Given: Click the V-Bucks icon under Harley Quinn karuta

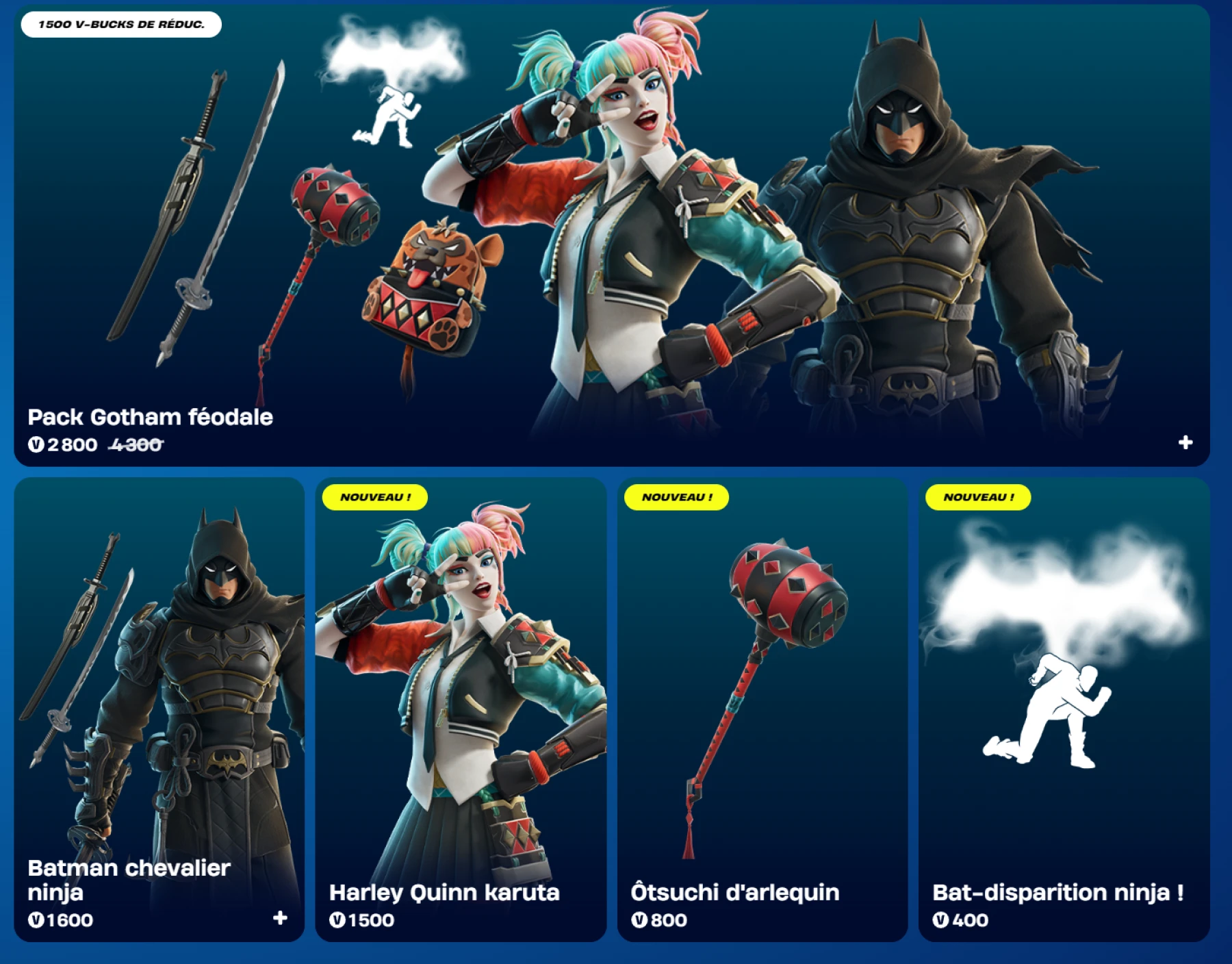Looking at the screenshot, I should (340, 921).
